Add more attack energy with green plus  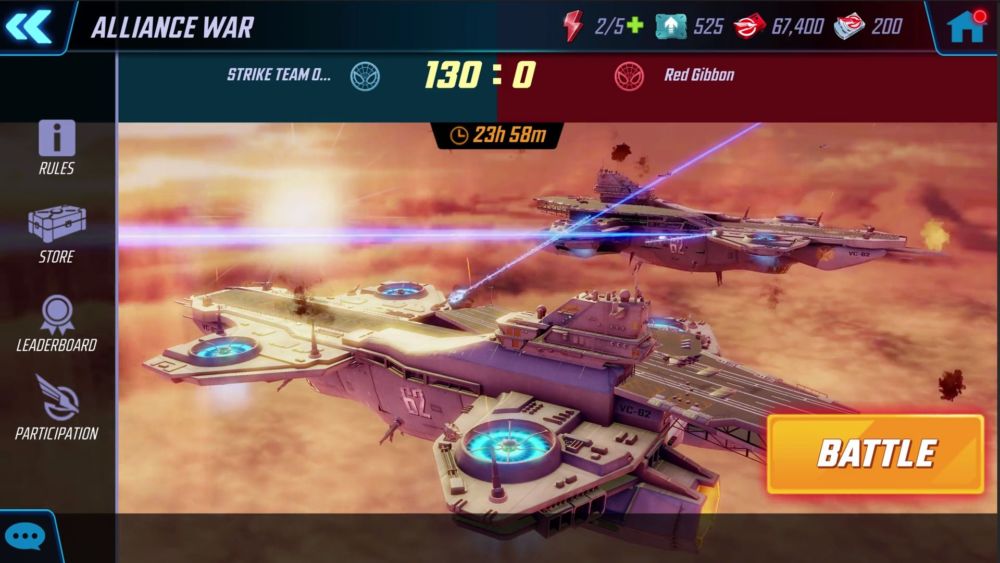pos(635,26)
